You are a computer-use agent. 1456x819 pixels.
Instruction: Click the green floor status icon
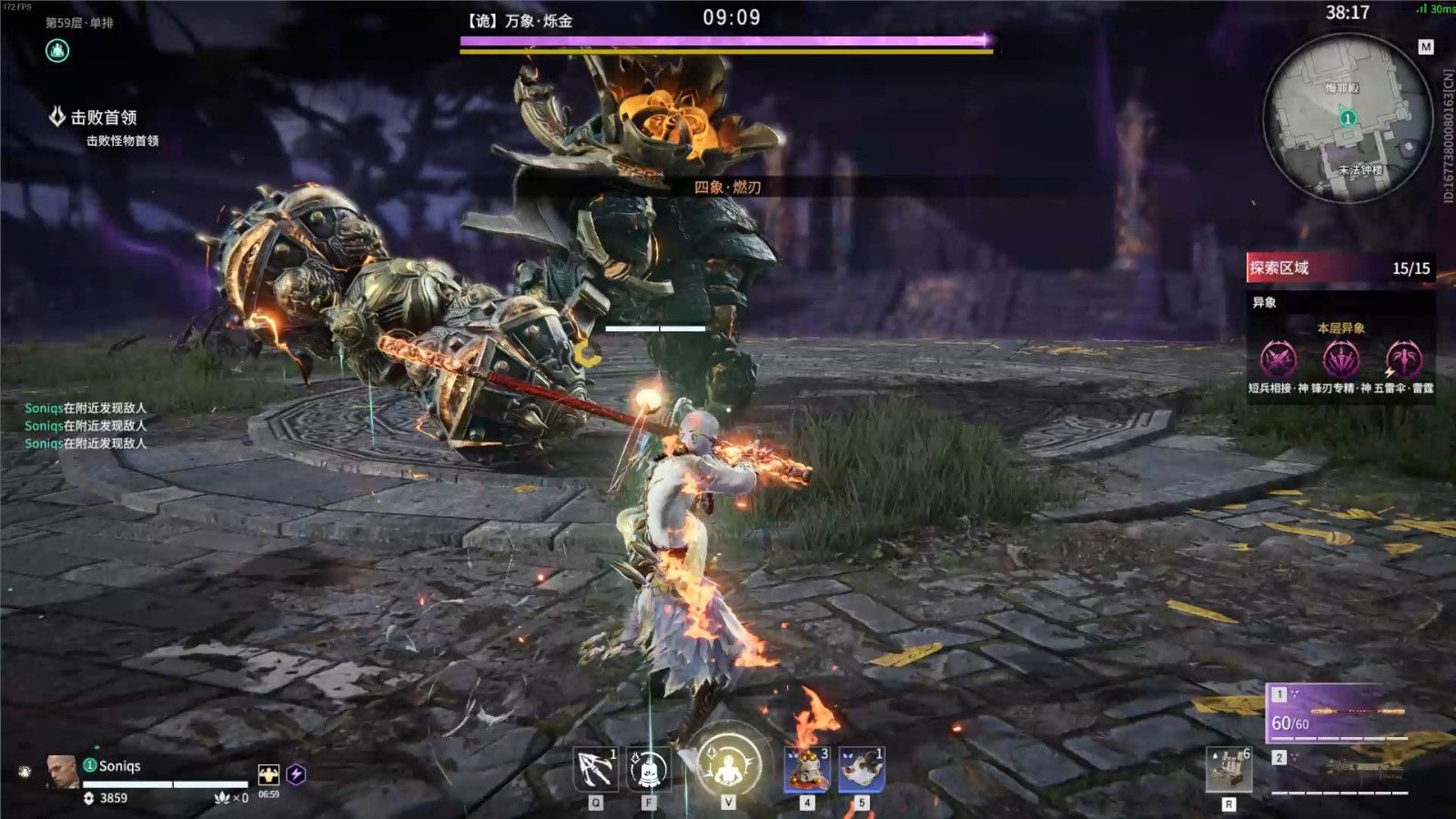[57, 51]
